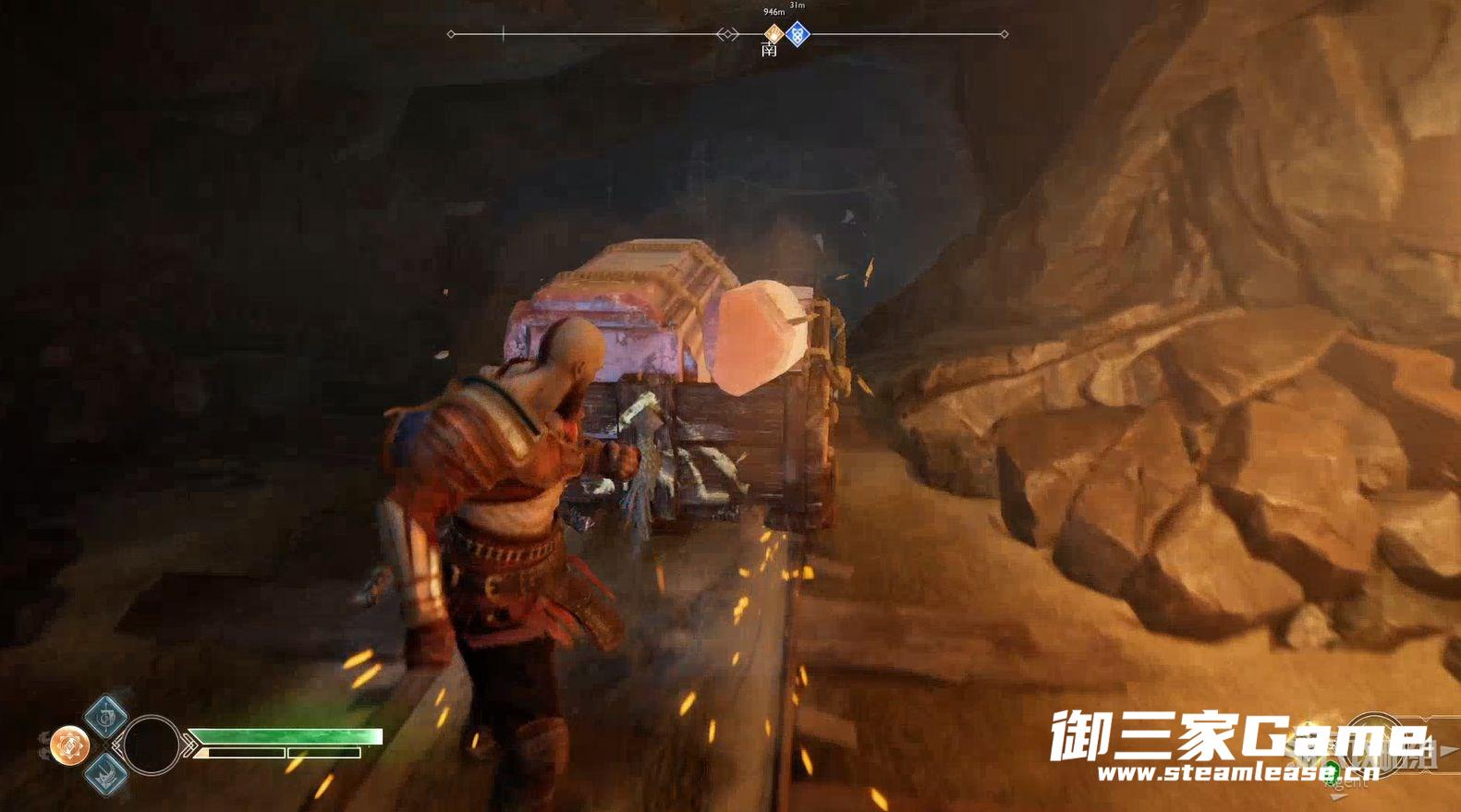Click the orange objective marker on the compass
Screen dimensions: 1461x812
773,34
